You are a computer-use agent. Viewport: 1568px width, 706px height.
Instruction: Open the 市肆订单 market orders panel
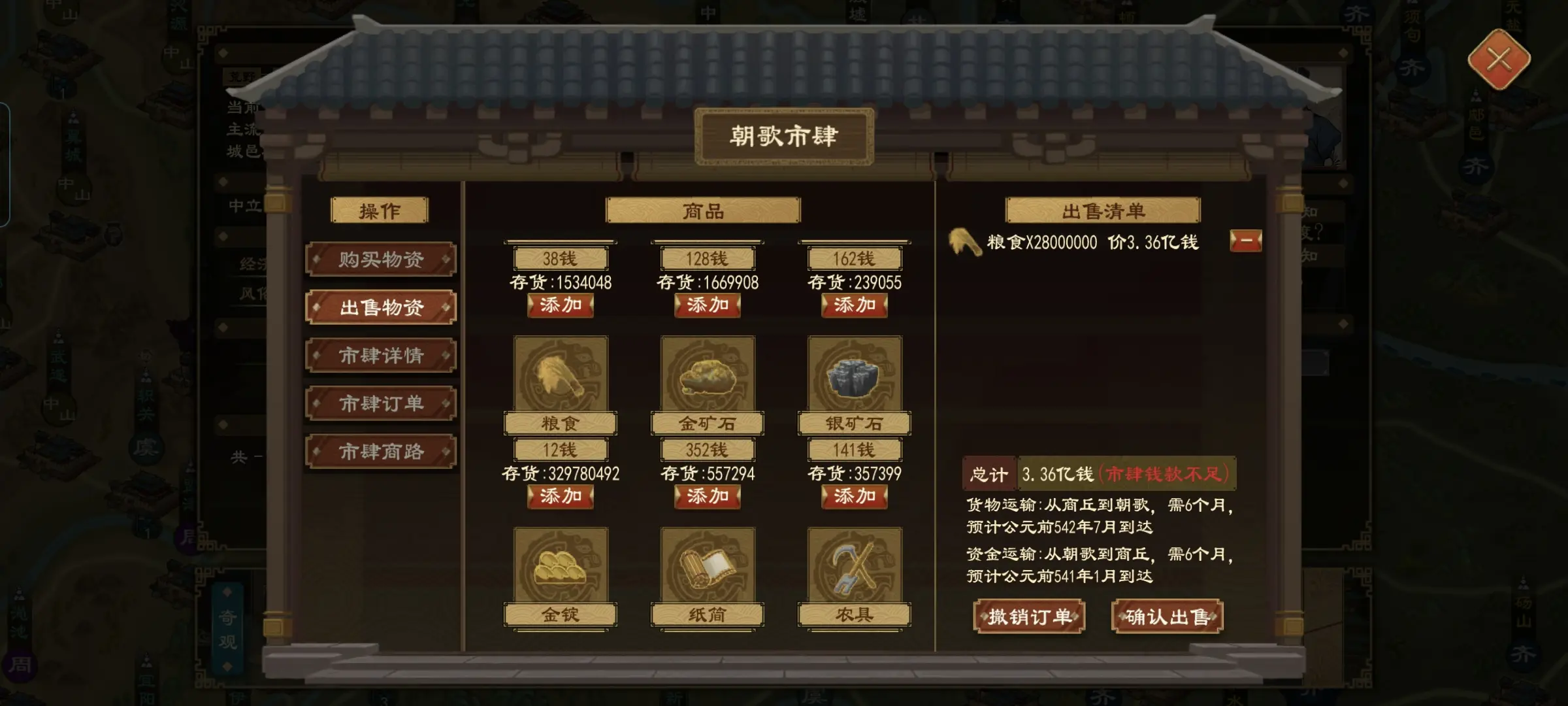point(381,404)
